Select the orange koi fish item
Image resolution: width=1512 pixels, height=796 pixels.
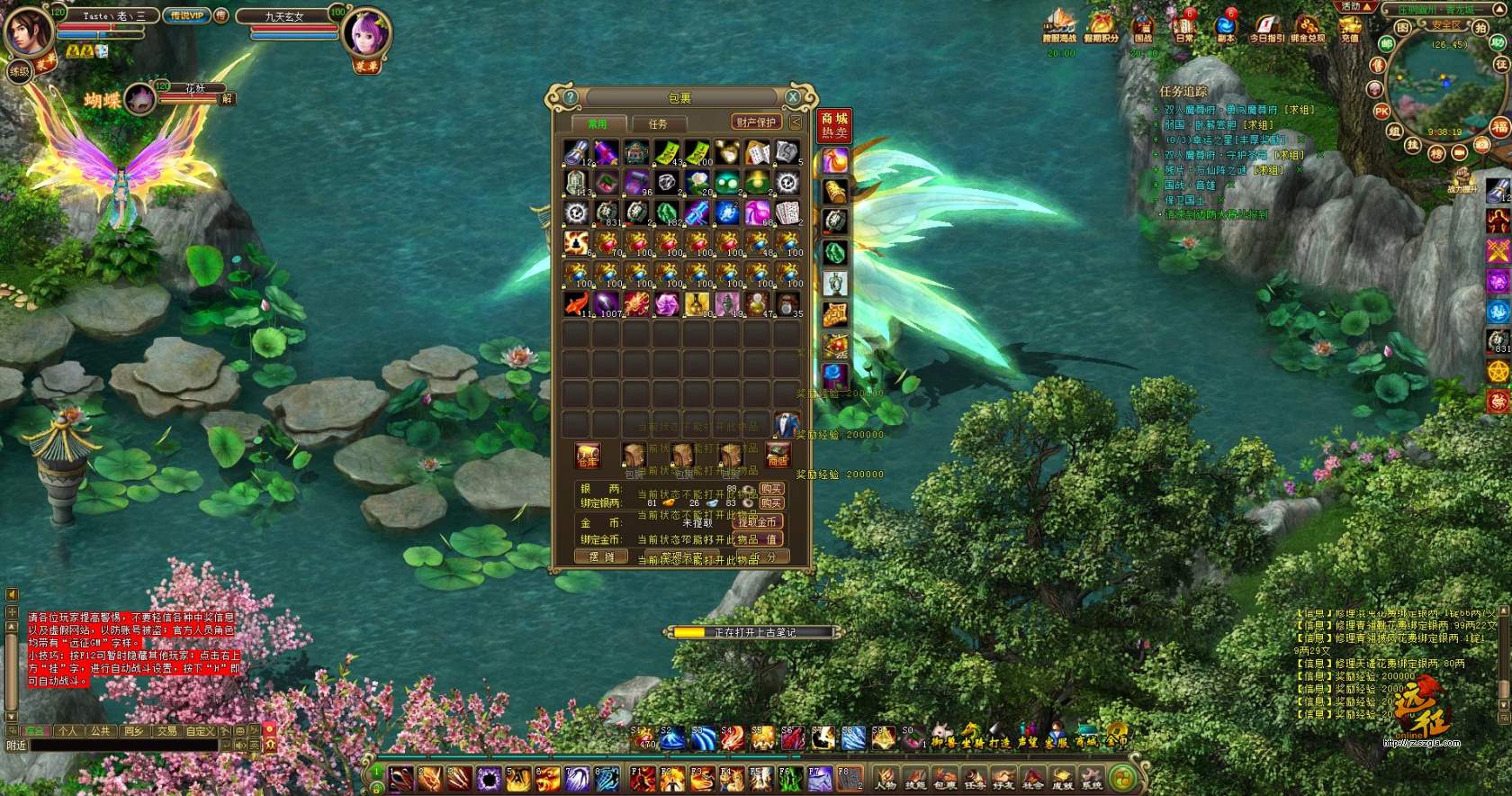click(576, 304)
